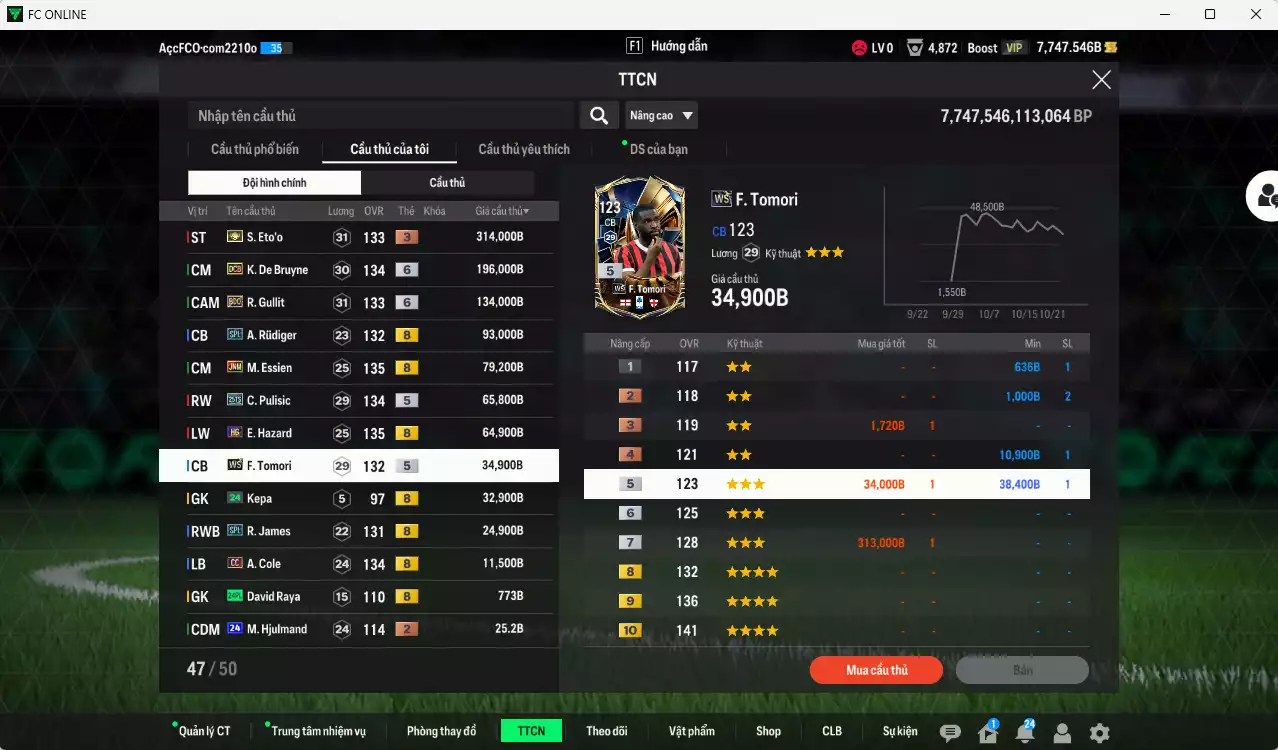The width and height of the screenshot is (1278, 750).
Task: Select the Cầu thủ sub-tab
Action: [447, 183]
